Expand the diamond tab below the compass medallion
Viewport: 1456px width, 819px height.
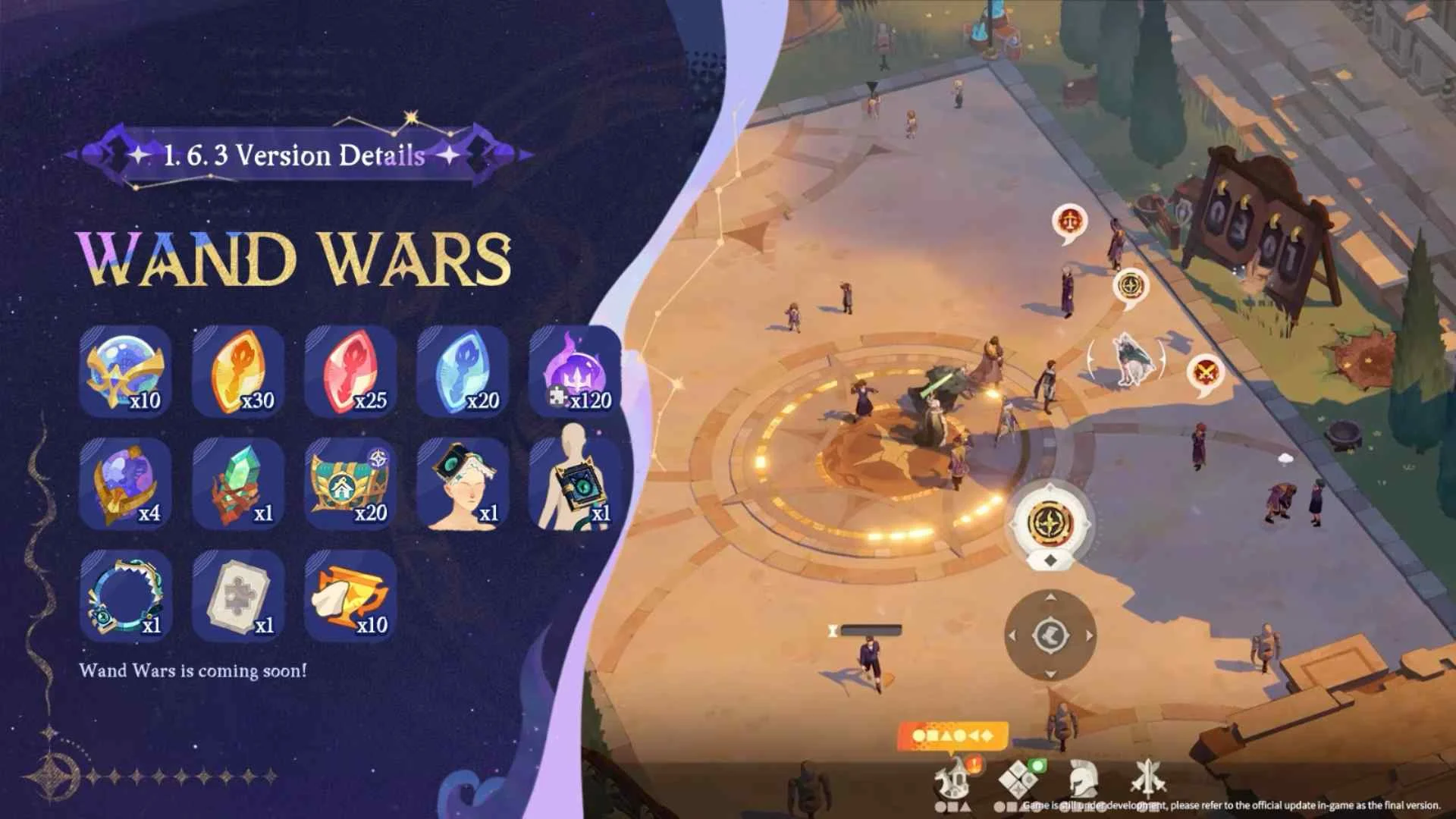click(1050, 560)
